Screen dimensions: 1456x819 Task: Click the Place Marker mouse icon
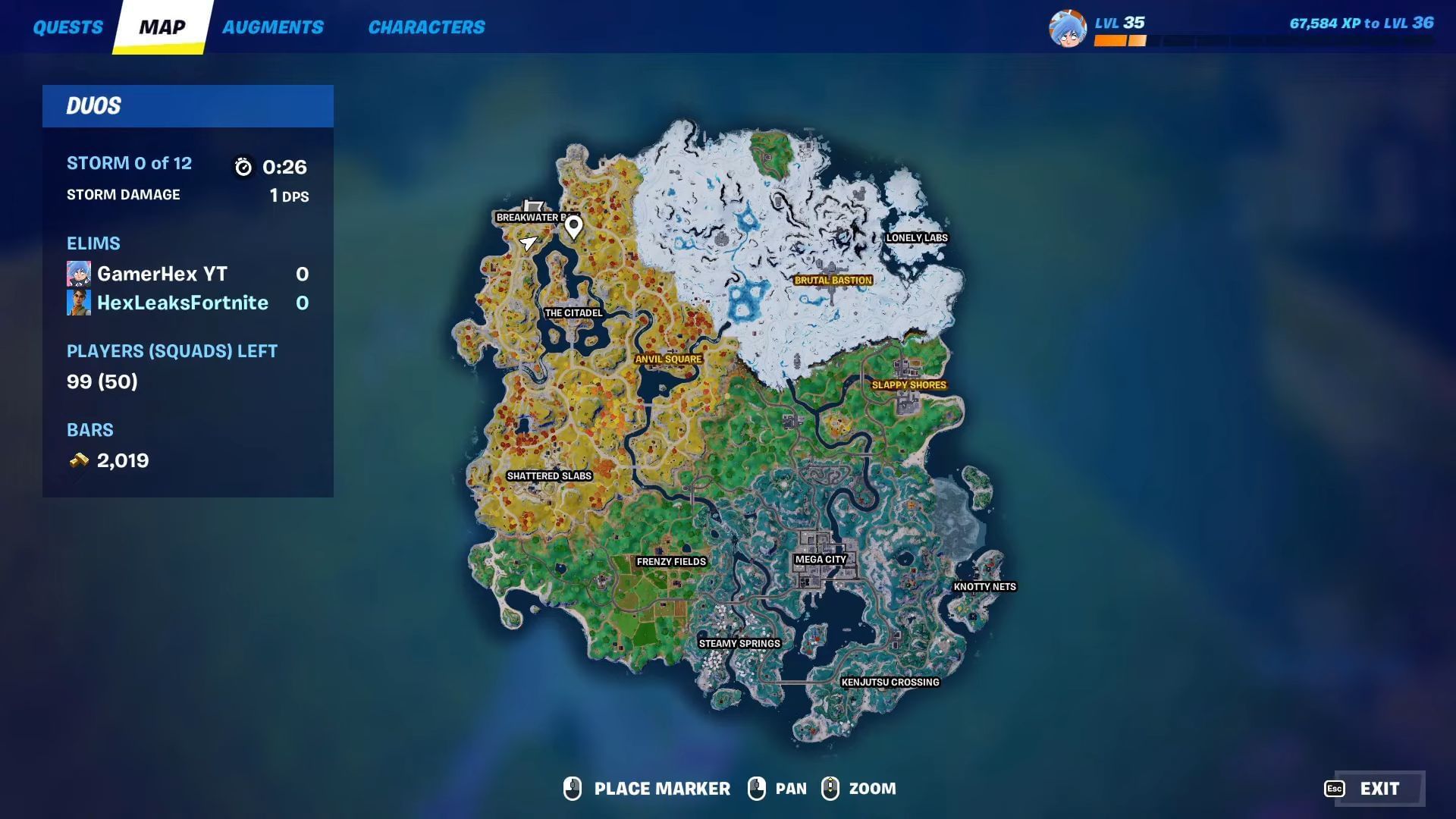(573, 789)
